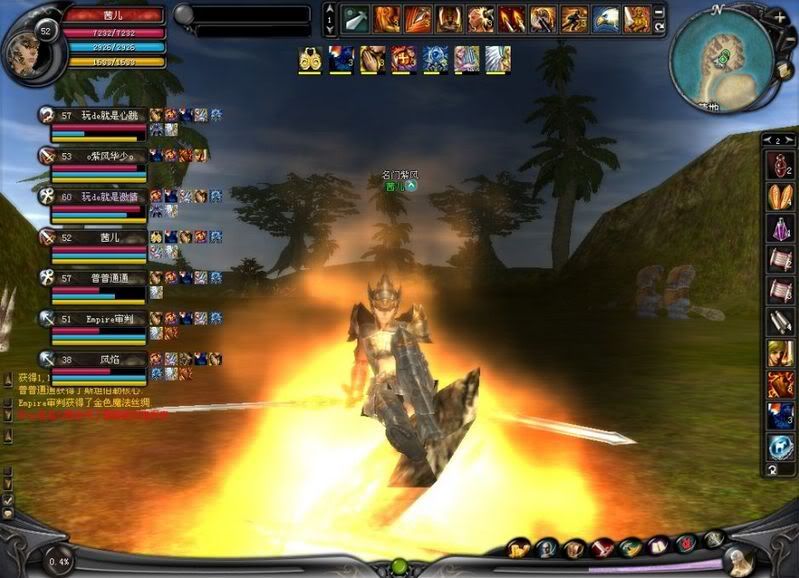The height and width of the screenshot is (578, 799).
Task: Target party member 玩de就是微笑
Action: point(96,197)
